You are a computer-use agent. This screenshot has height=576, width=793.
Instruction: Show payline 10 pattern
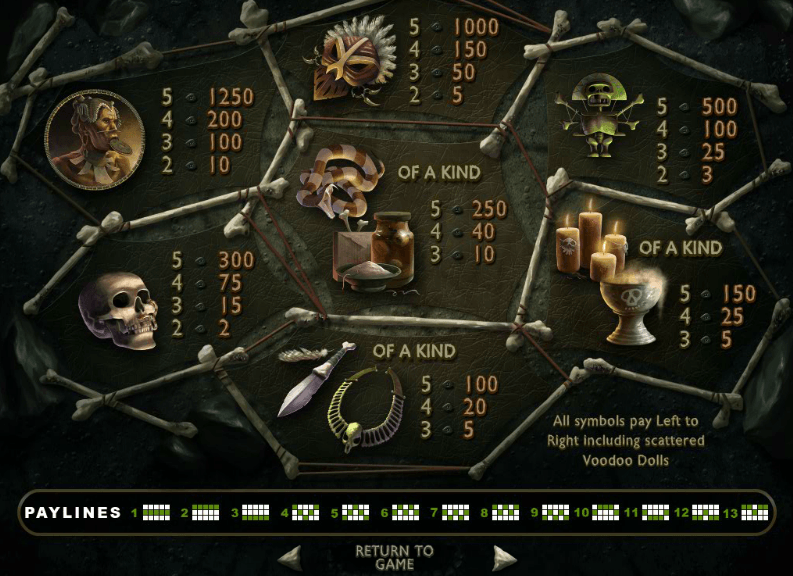605,513
